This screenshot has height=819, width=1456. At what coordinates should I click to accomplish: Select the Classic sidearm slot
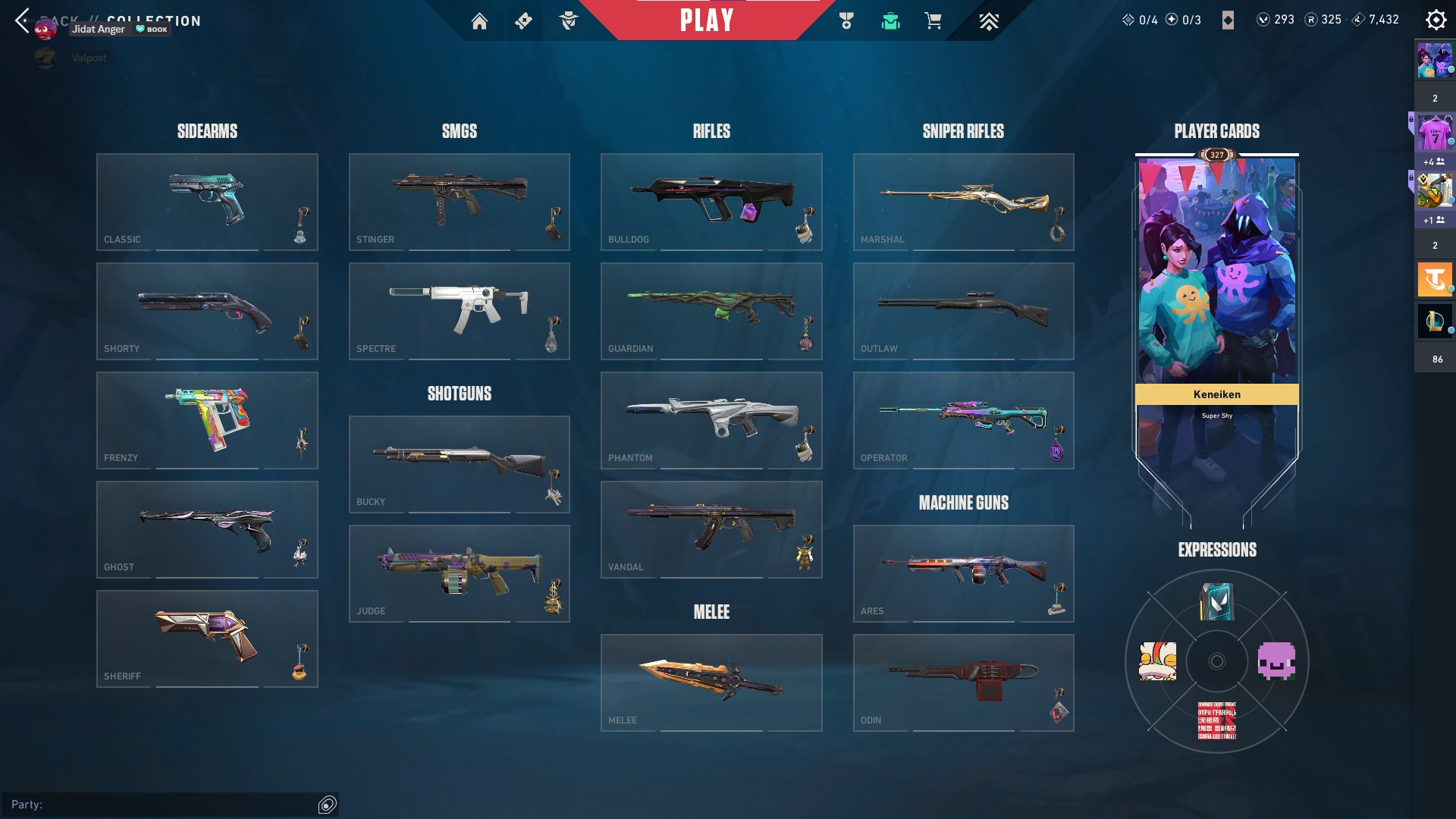207,202
